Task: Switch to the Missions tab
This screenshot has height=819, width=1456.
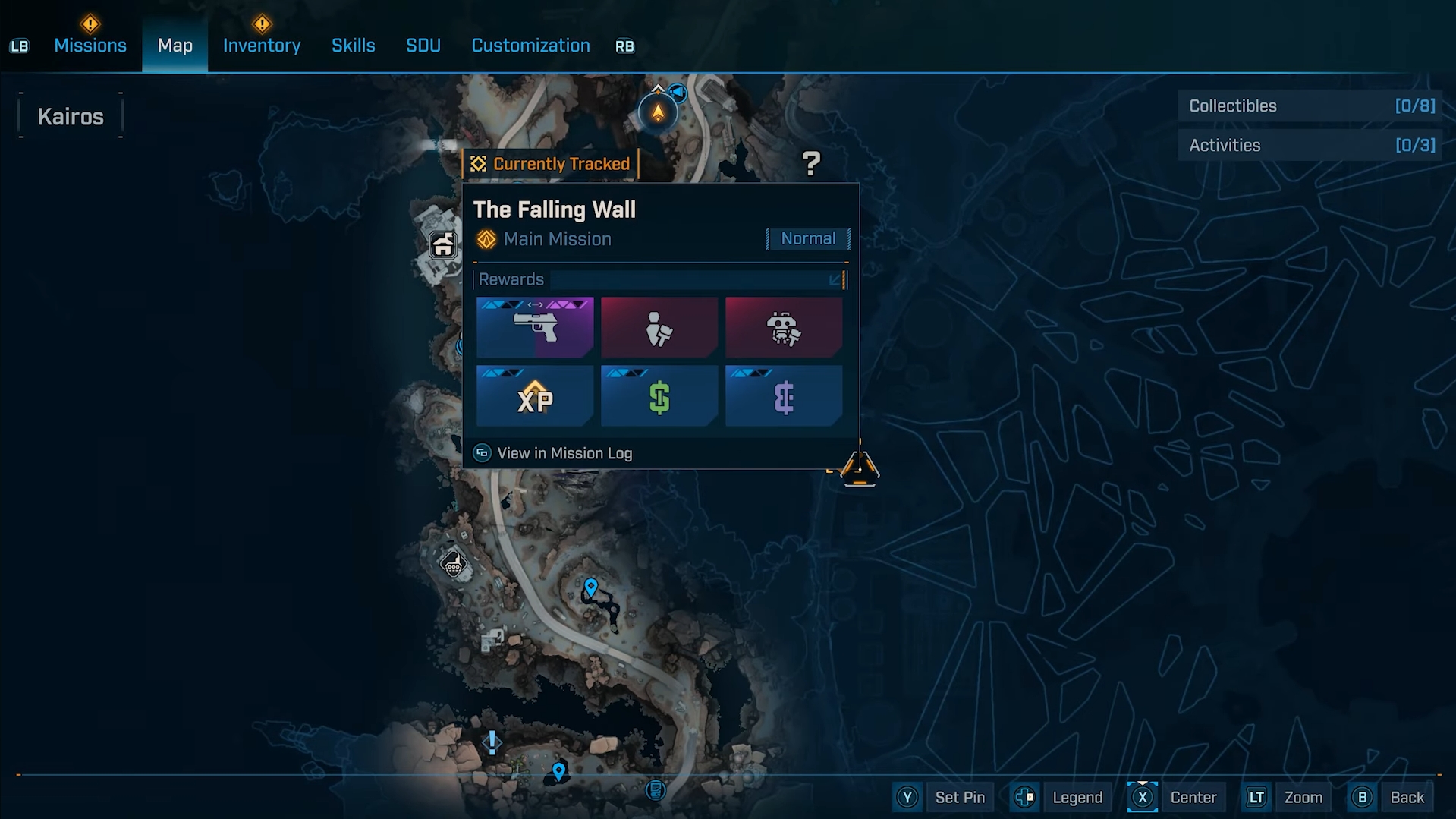Action: pos(90,46)
